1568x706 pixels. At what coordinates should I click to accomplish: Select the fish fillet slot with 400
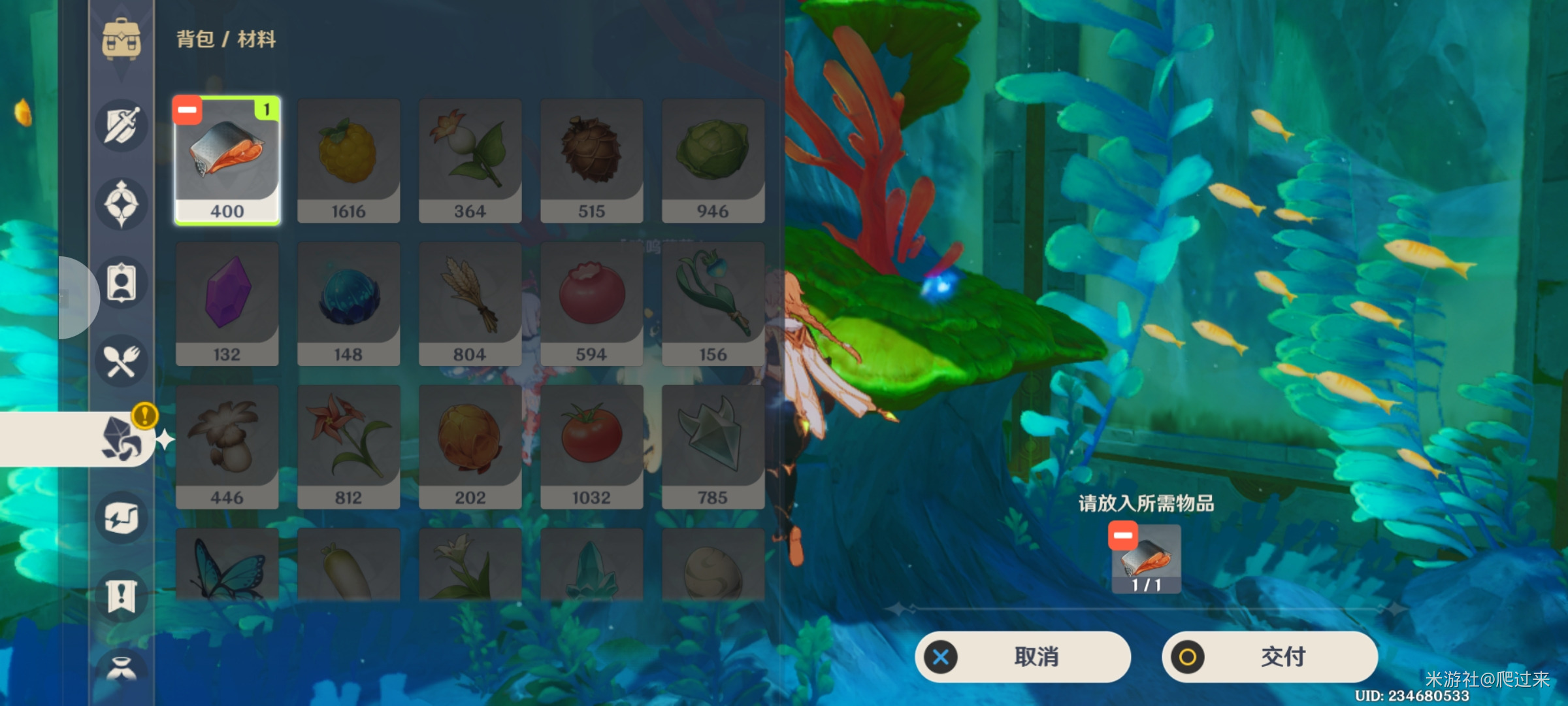click(x=227, y=161)
